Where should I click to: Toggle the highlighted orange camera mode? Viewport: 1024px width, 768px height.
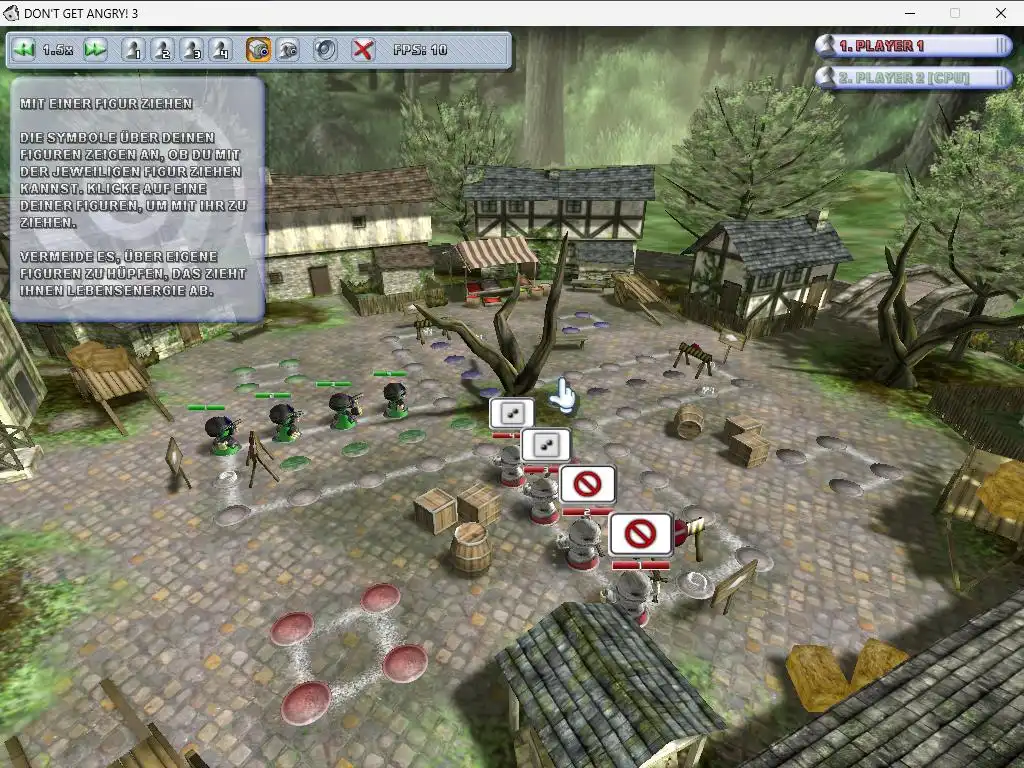point(258,49)
